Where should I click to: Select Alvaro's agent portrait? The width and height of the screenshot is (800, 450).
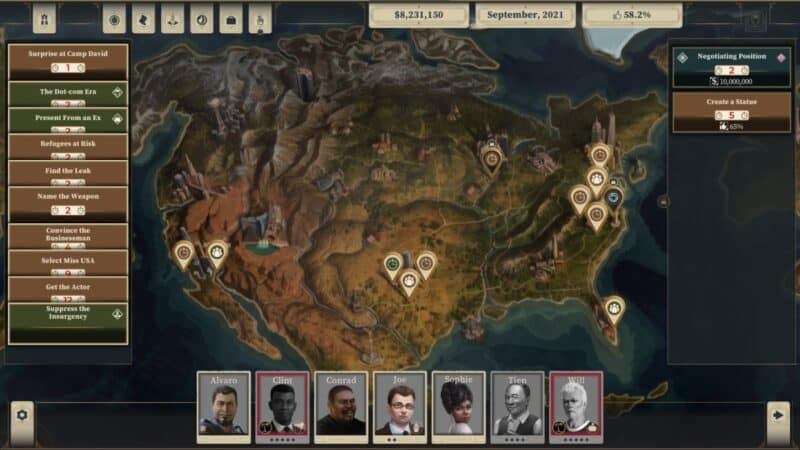pos(224,405)
